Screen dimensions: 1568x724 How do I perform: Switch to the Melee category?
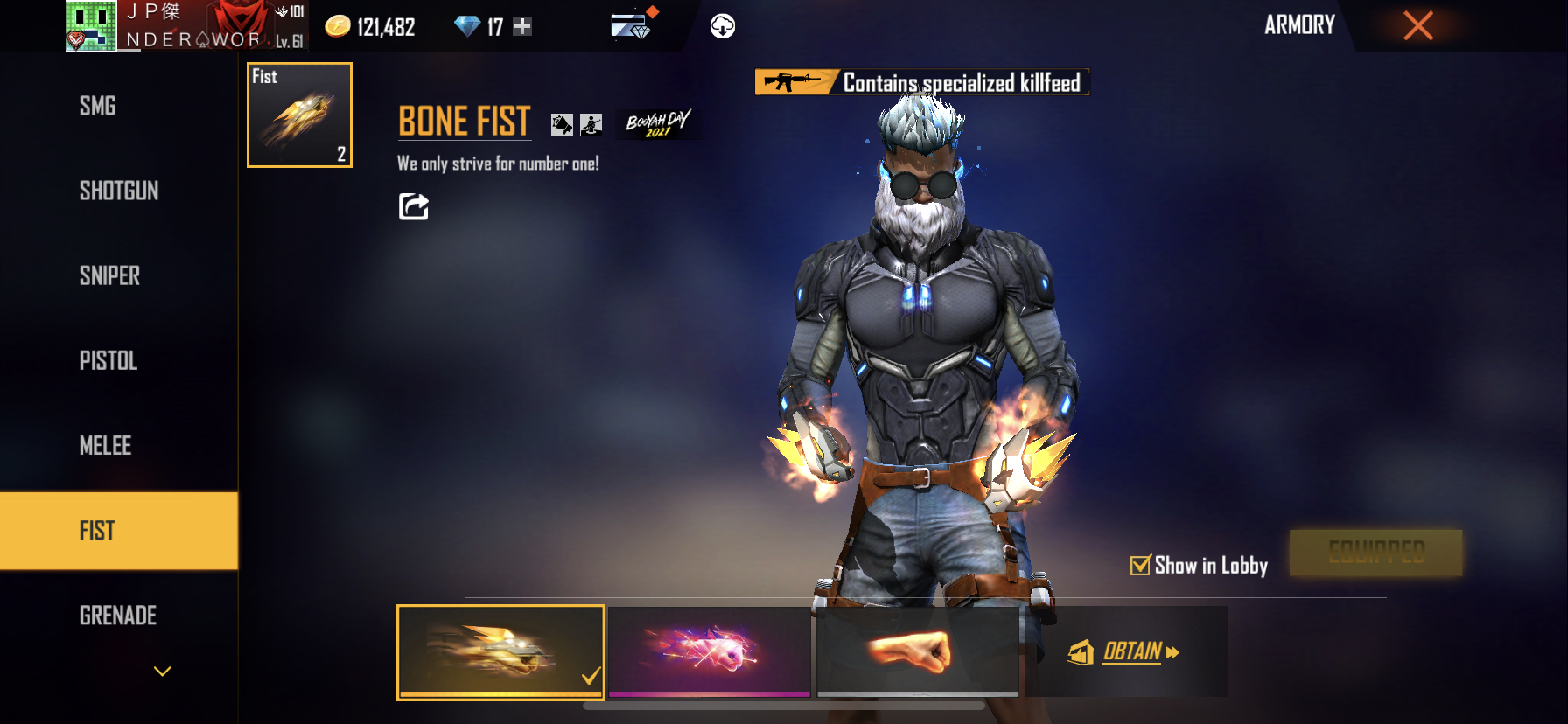105,446
